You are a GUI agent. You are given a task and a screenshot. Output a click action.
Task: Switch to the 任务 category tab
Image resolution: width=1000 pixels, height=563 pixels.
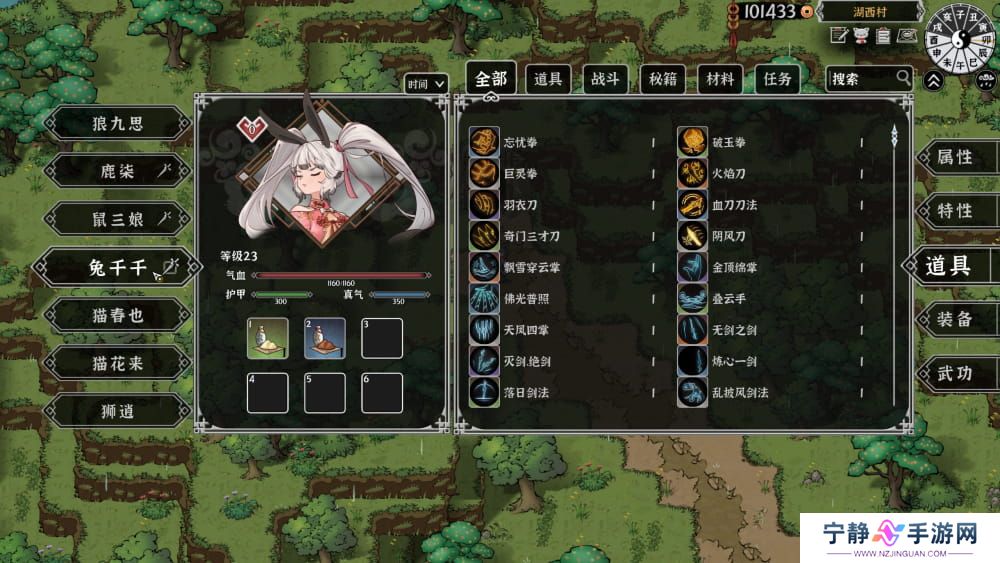point(777,79)
